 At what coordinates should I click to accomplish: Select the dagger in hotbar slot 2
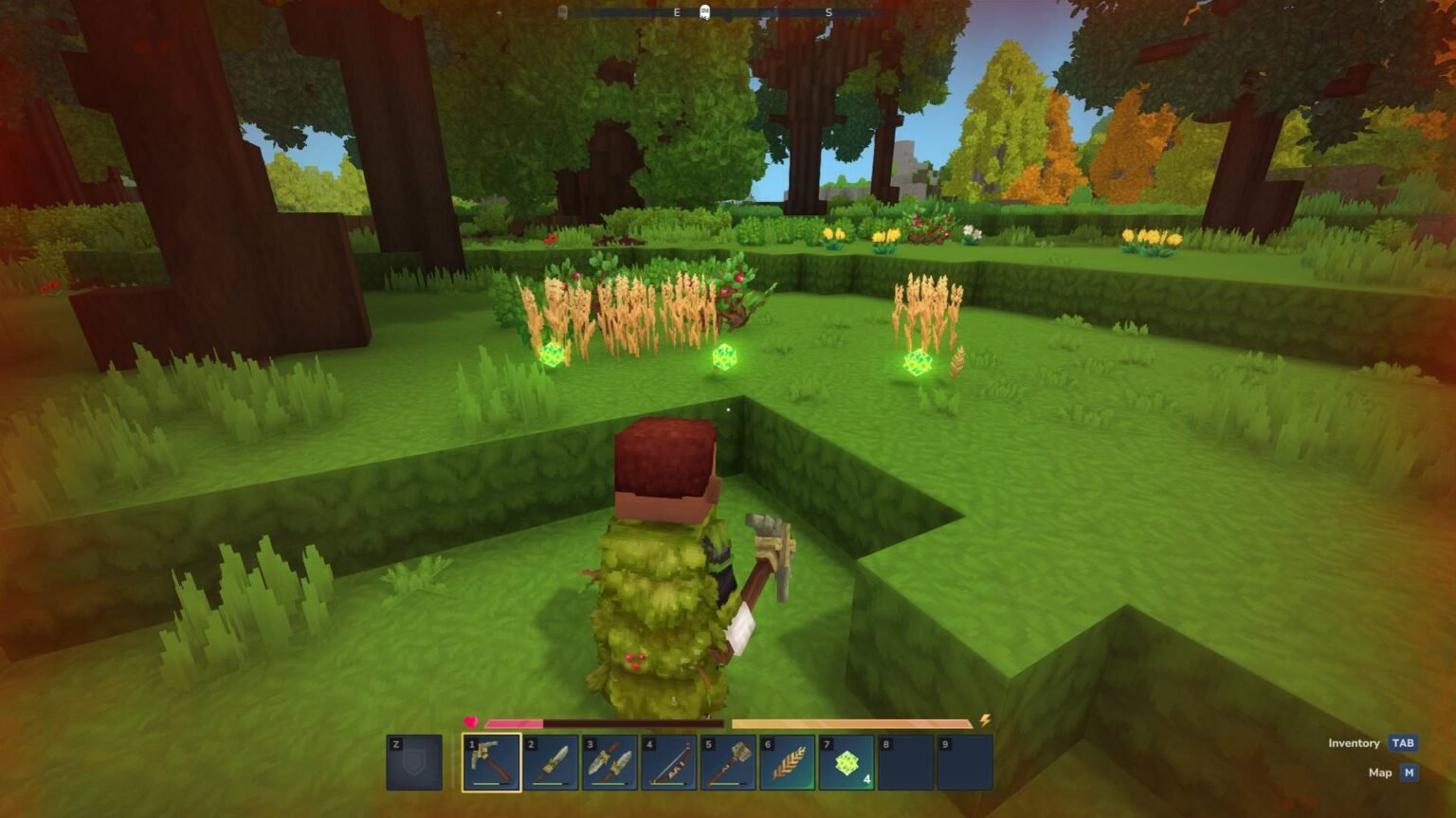click(550, 763)
